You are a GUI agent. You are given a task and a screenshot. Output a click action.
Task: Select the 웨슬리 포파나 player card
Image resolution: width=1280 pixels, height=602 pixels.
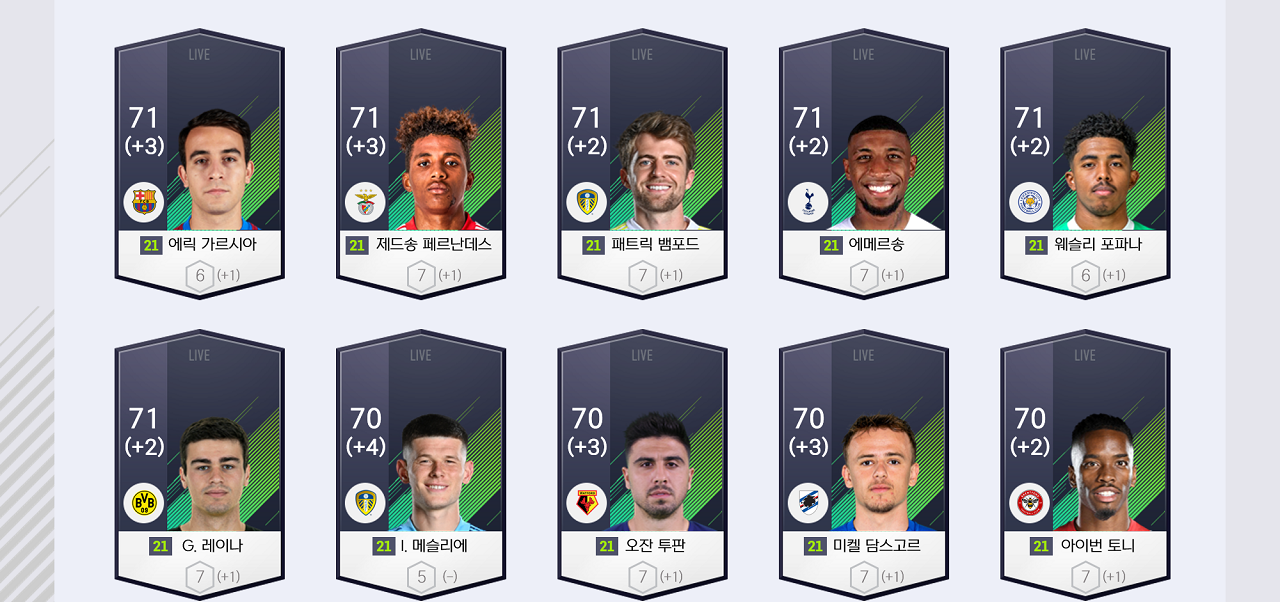(x=1085, y=165)
